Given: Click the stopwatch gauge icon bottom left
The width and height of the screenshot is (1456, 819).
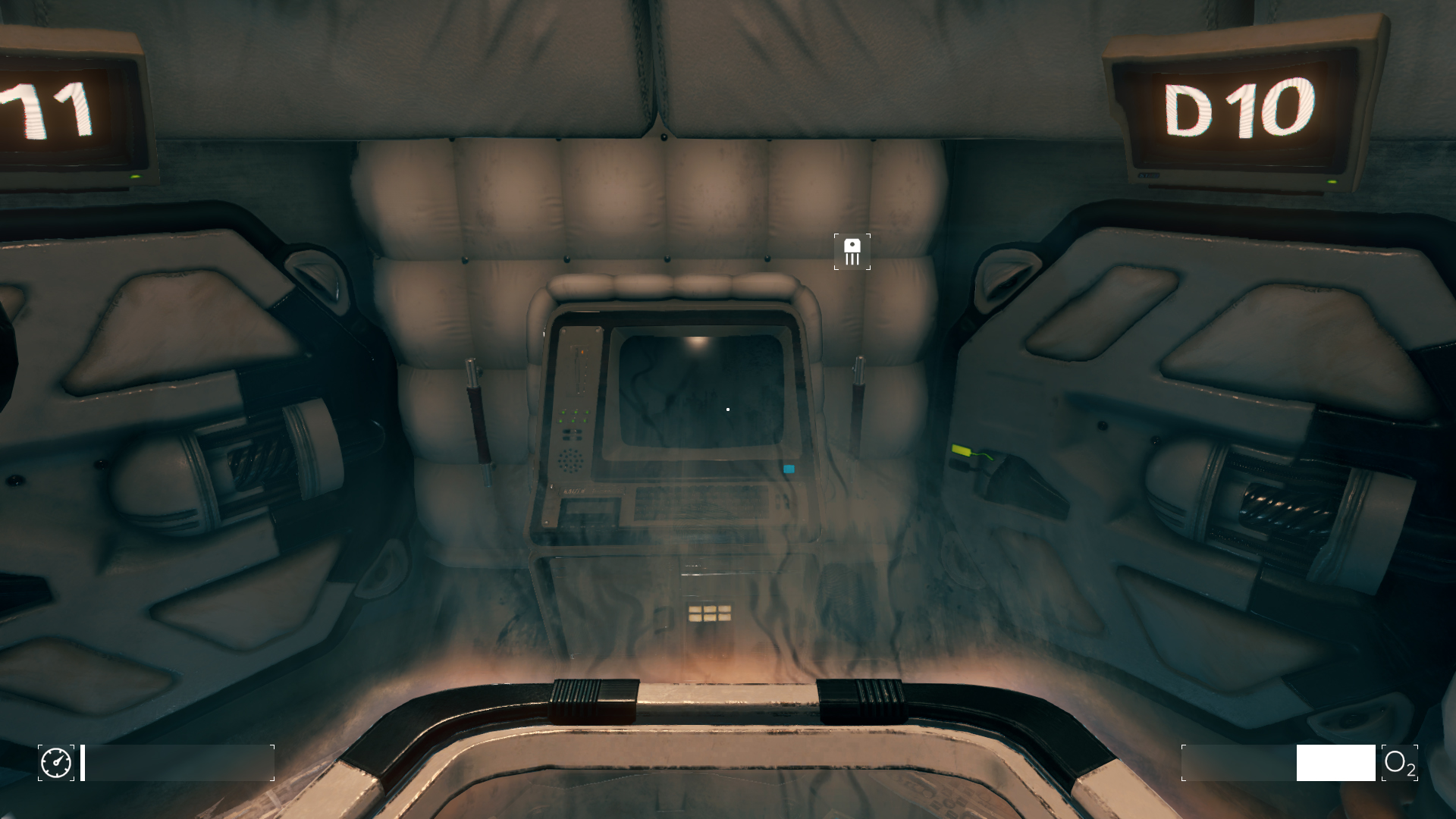Looking at the screenshot, I should point(55,764).
